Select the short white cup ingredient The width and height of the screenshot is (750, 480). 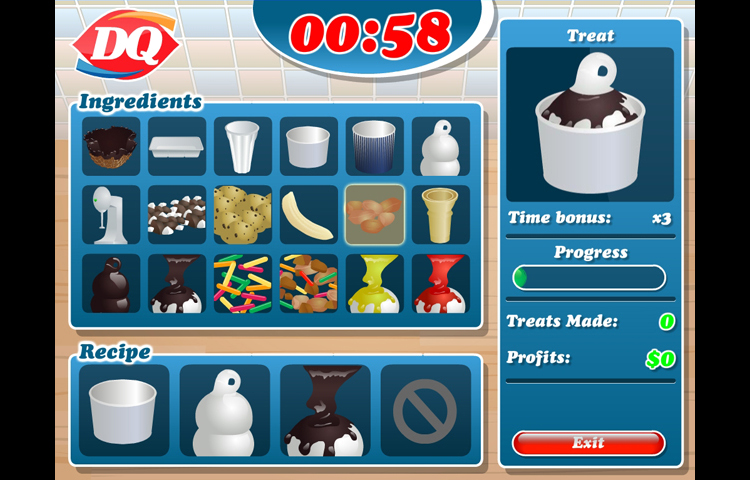click(309, 147)
